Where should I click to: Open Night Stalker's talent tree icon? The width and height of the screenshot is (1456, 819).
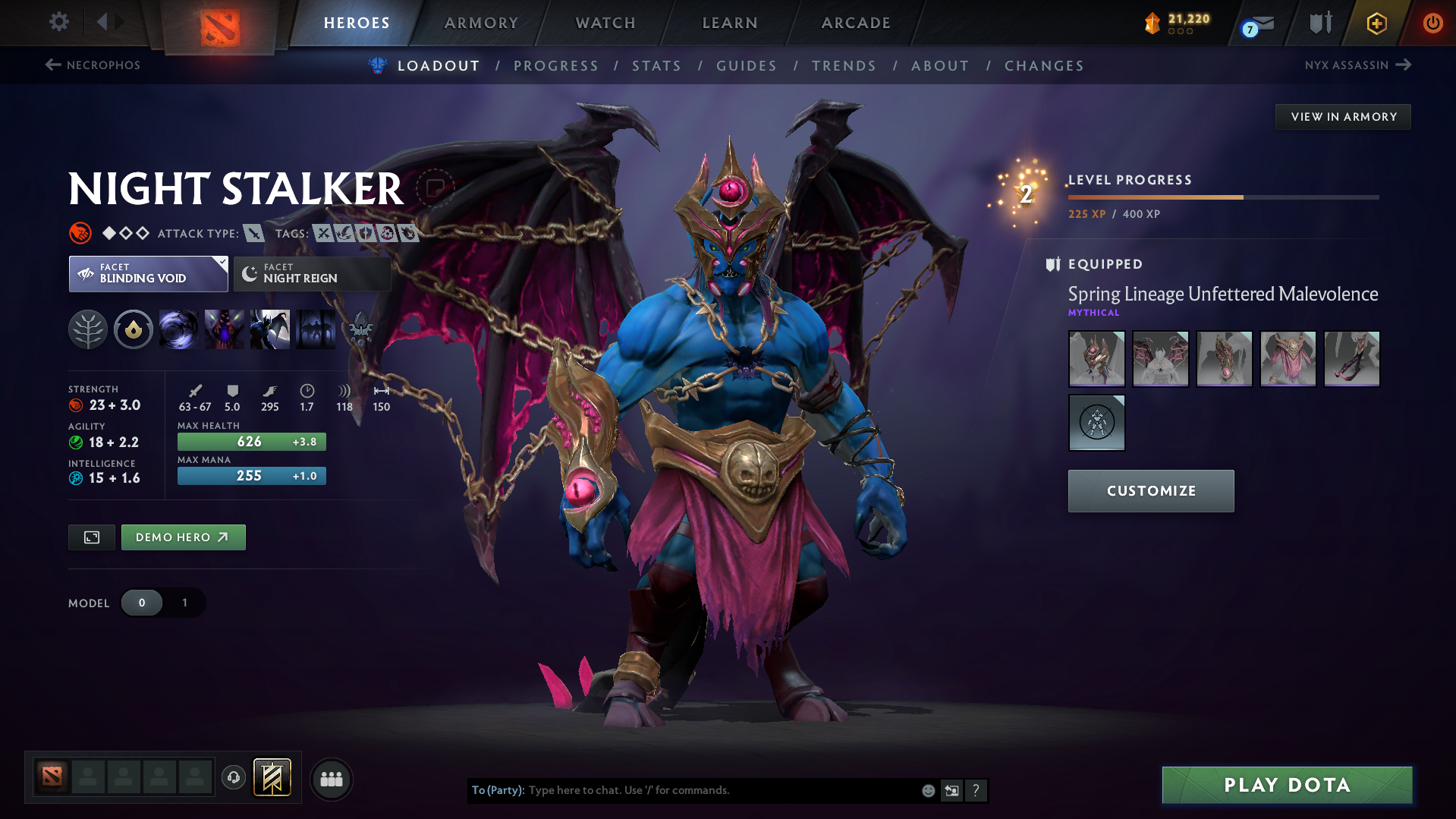(88, 329)
